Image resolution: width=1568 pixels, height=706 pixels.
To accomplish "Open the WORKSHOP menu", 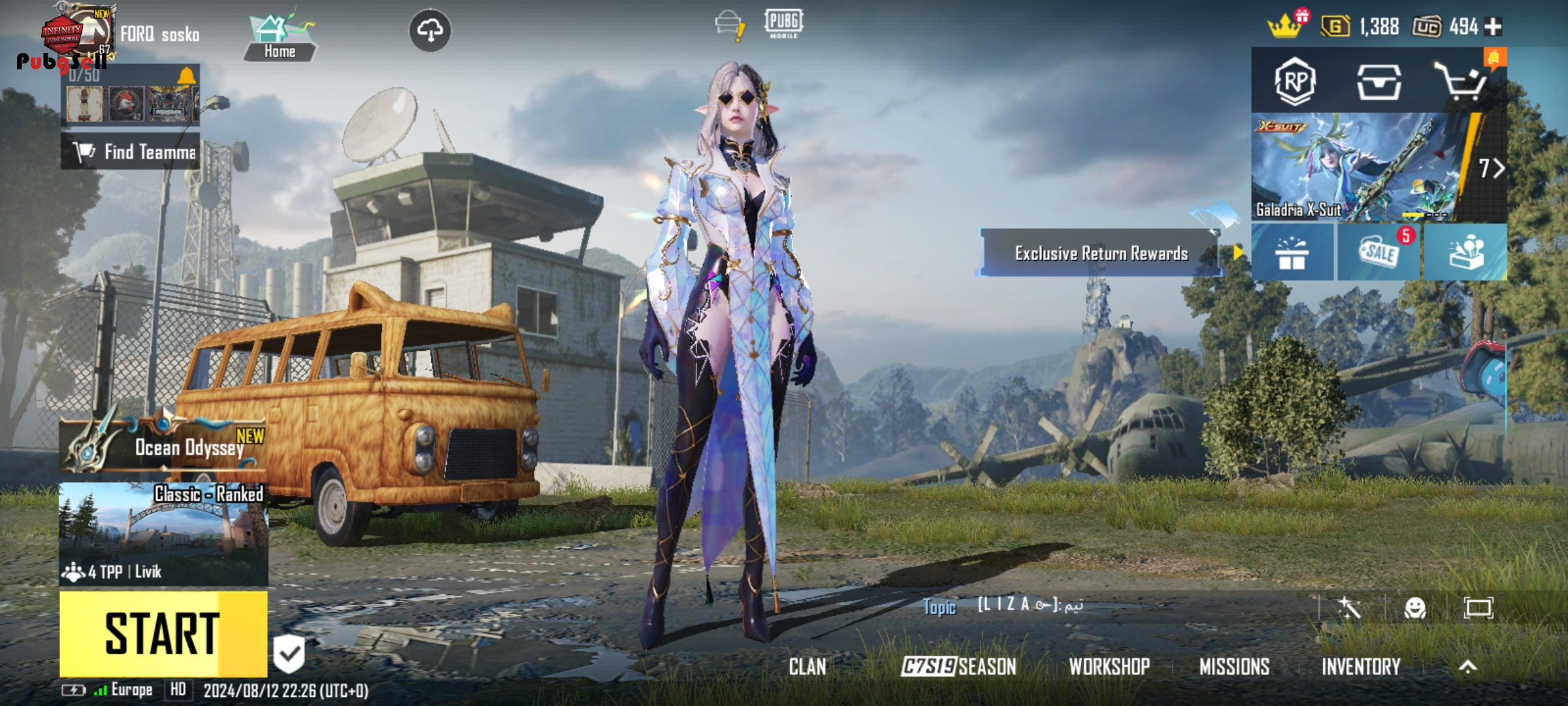I will 1109,667.
